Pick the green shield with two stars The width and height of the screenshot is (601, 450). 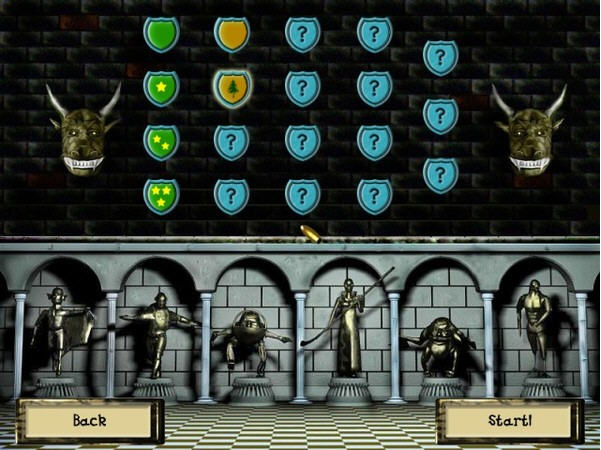(160, 142)
